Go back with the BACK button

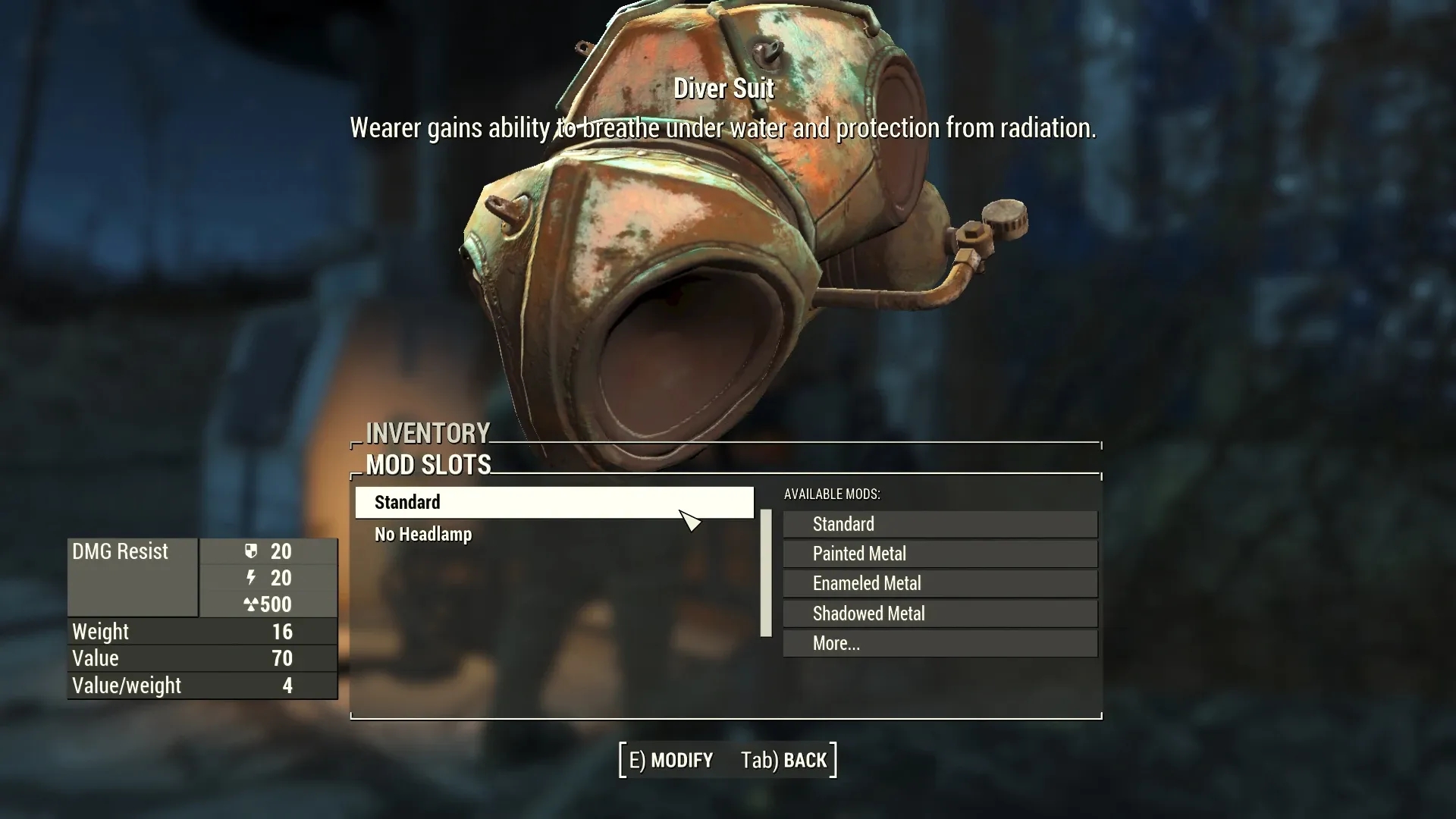784,760
